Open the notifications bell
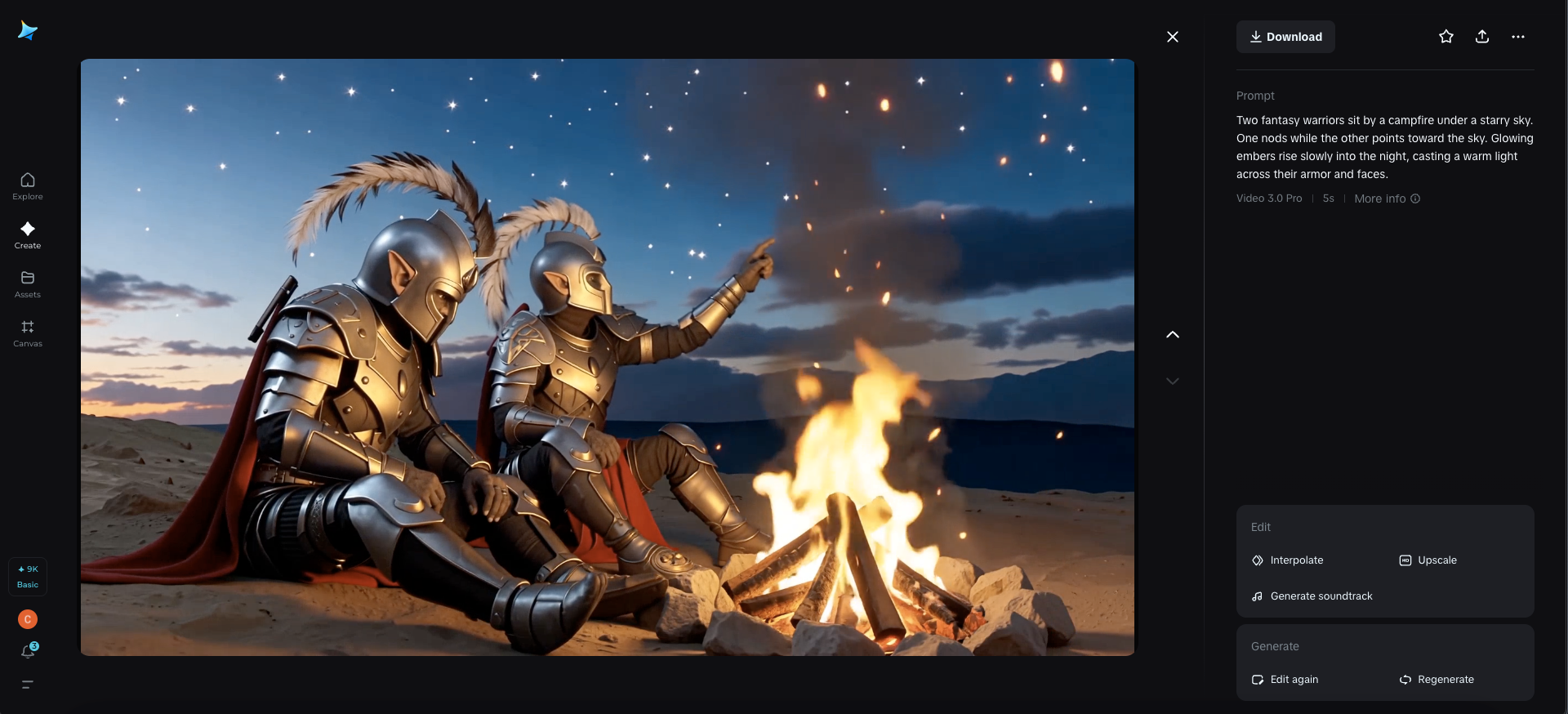Viewport: 1568px width, 714px height. 27,652
